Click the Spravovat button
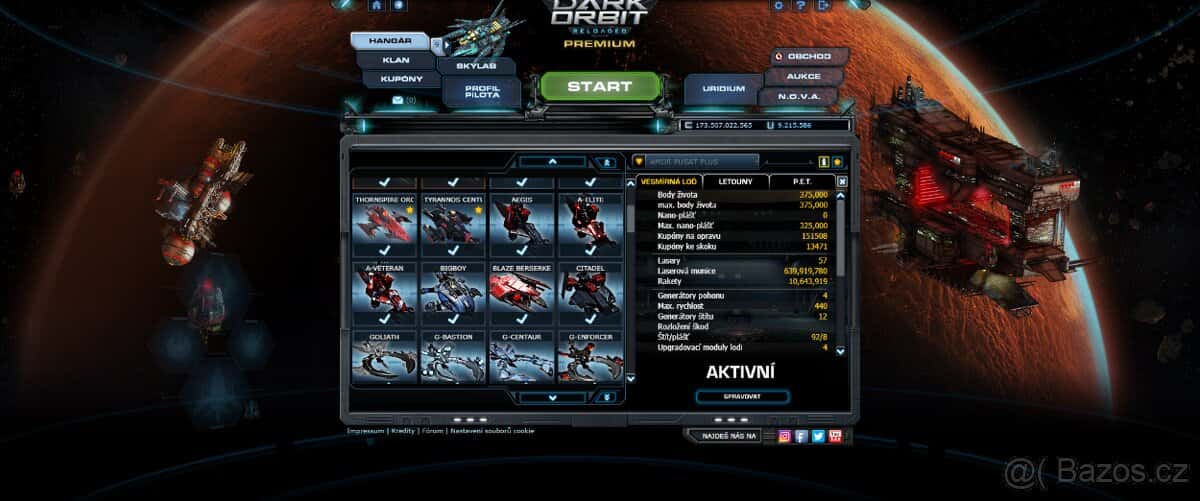The image size is (1200, 501). [x=742, y=397]
